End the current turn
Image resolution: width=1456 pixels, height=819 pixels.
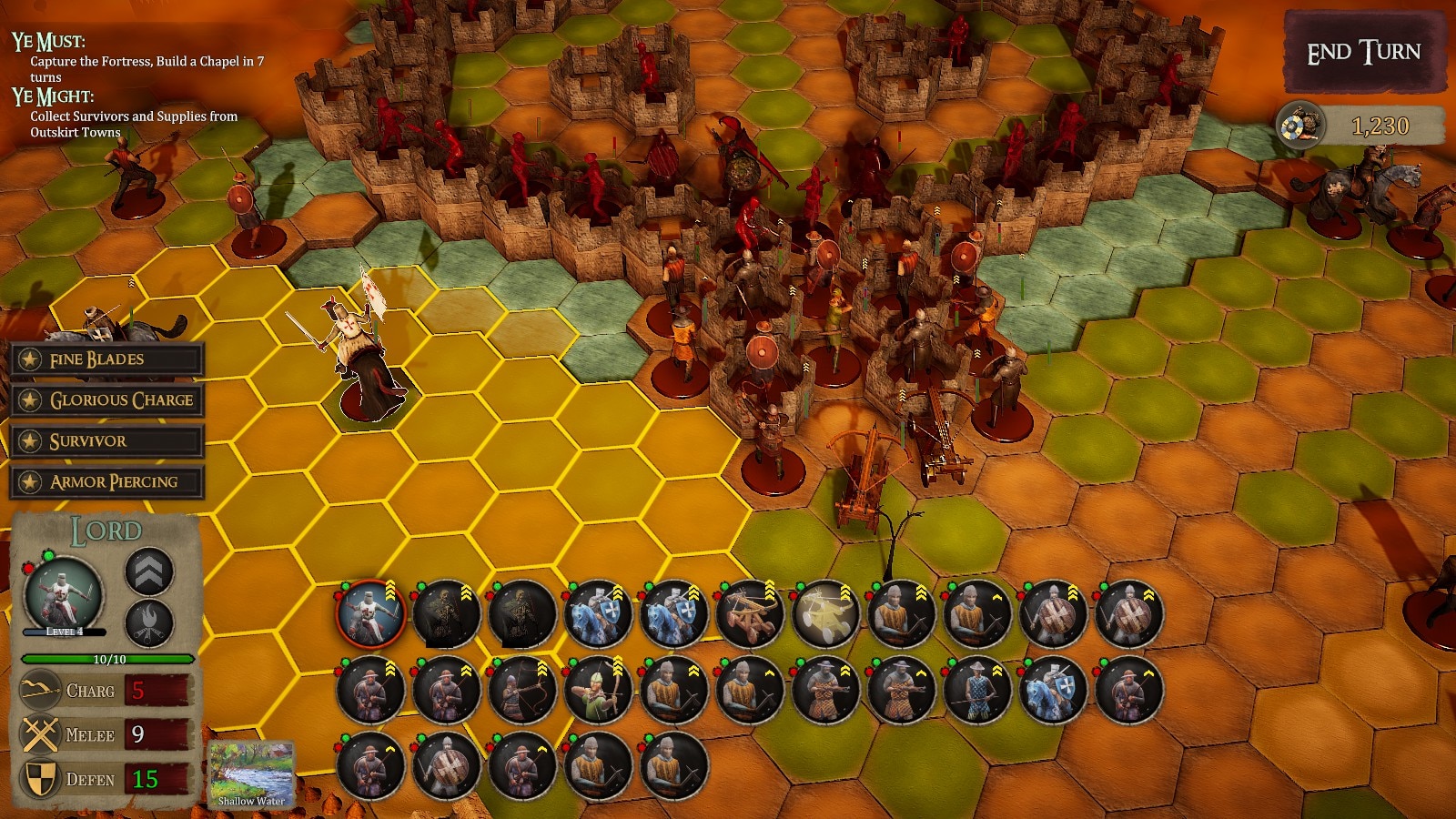1363,53
